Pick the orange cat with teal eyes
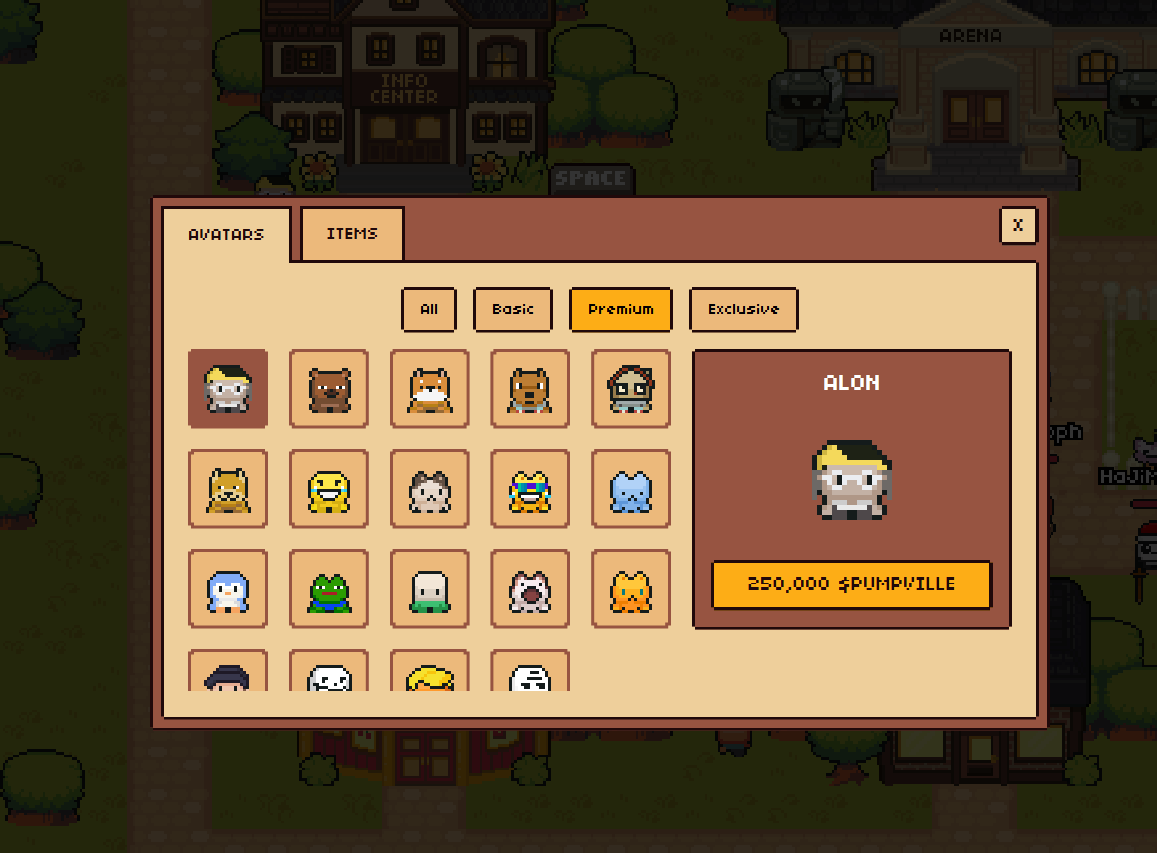 (631, 589)
